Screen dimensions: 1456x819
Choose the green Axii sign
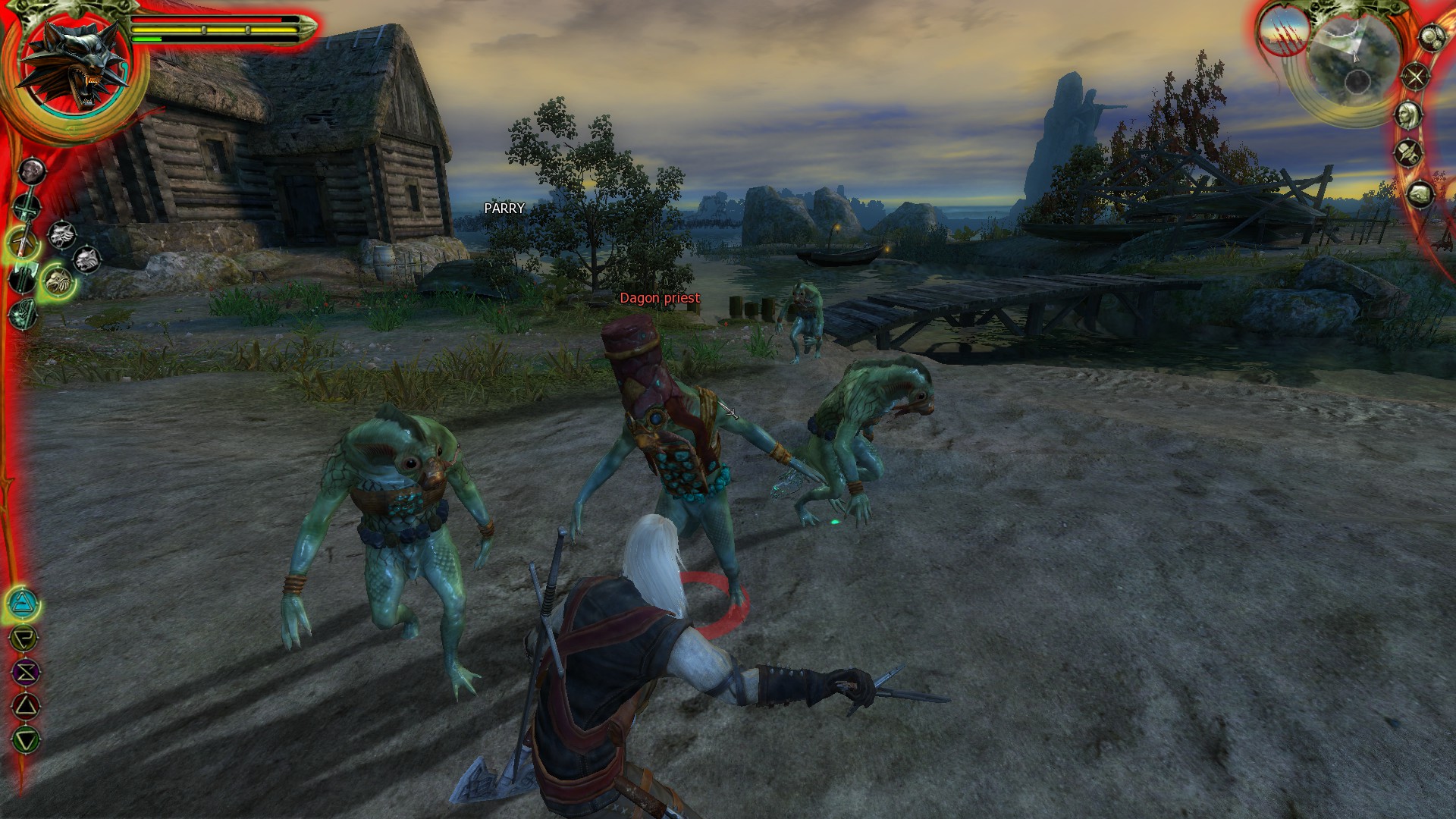[27, 740]
